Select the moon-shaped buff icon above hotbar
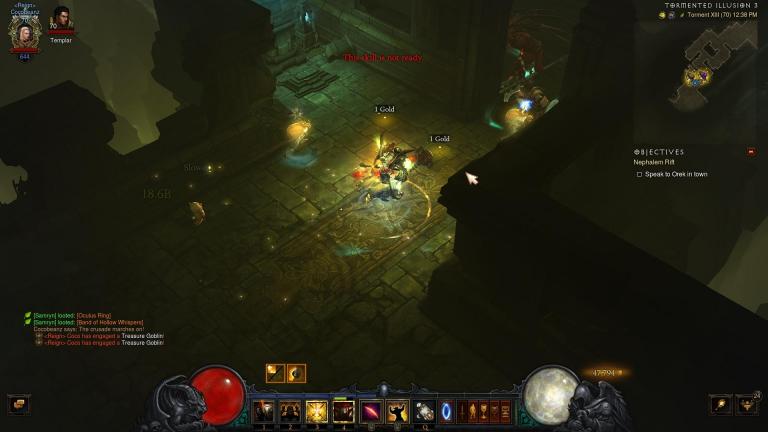The image size is (768, 432). [296, 373]
